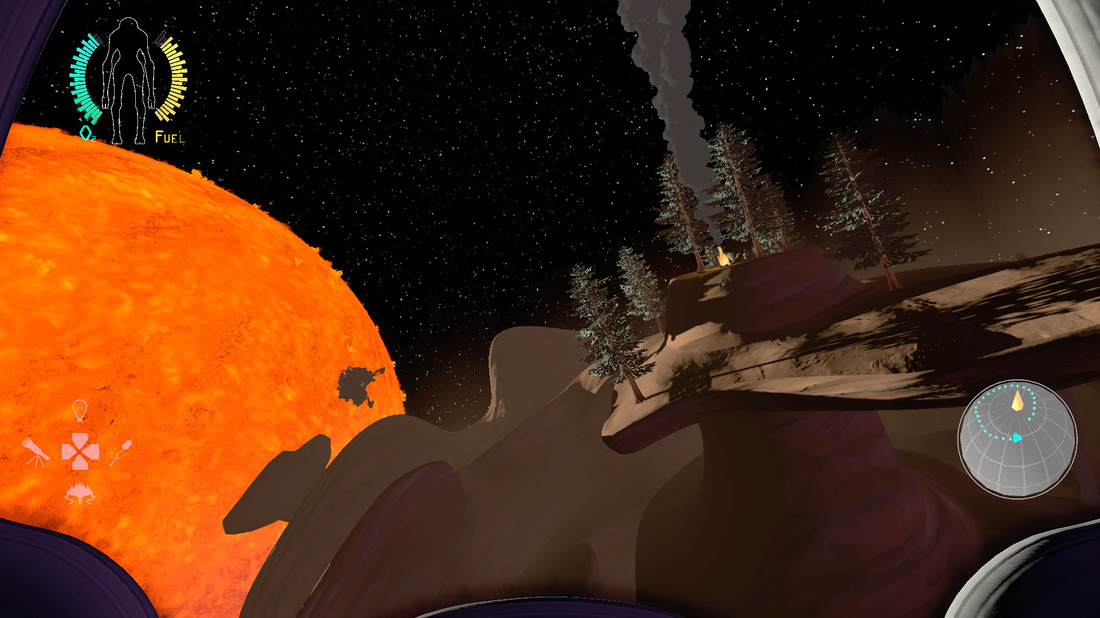Toggle the lightbulb flashlight icon
This screenshot has height=618, width=1100.
tap(81, 410)
